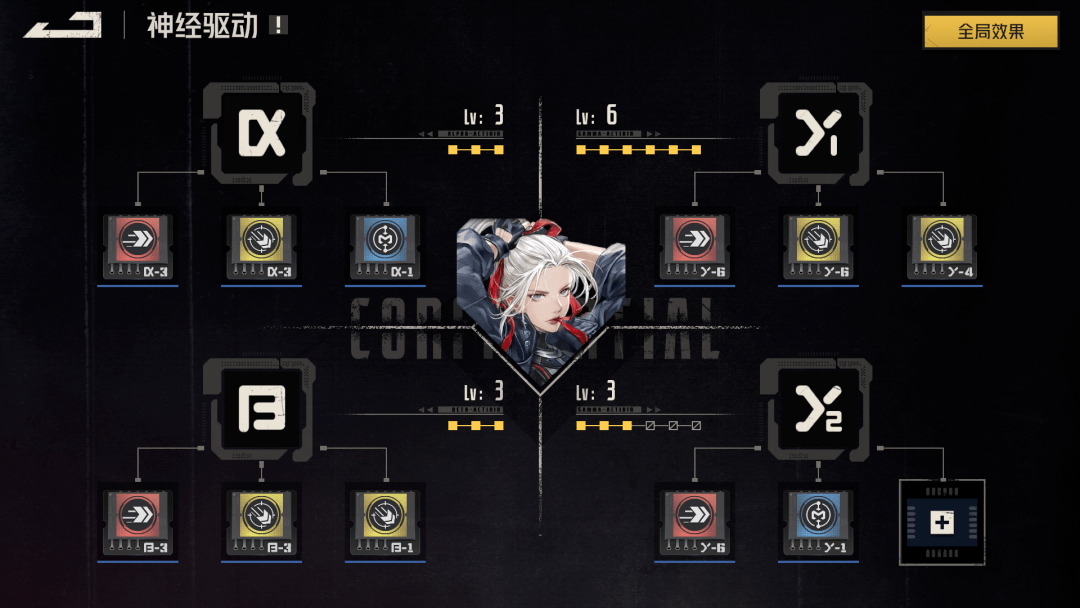Choose the yellow α-3 chip
This screenshot has height=608, width=1080.
(261, 244)
